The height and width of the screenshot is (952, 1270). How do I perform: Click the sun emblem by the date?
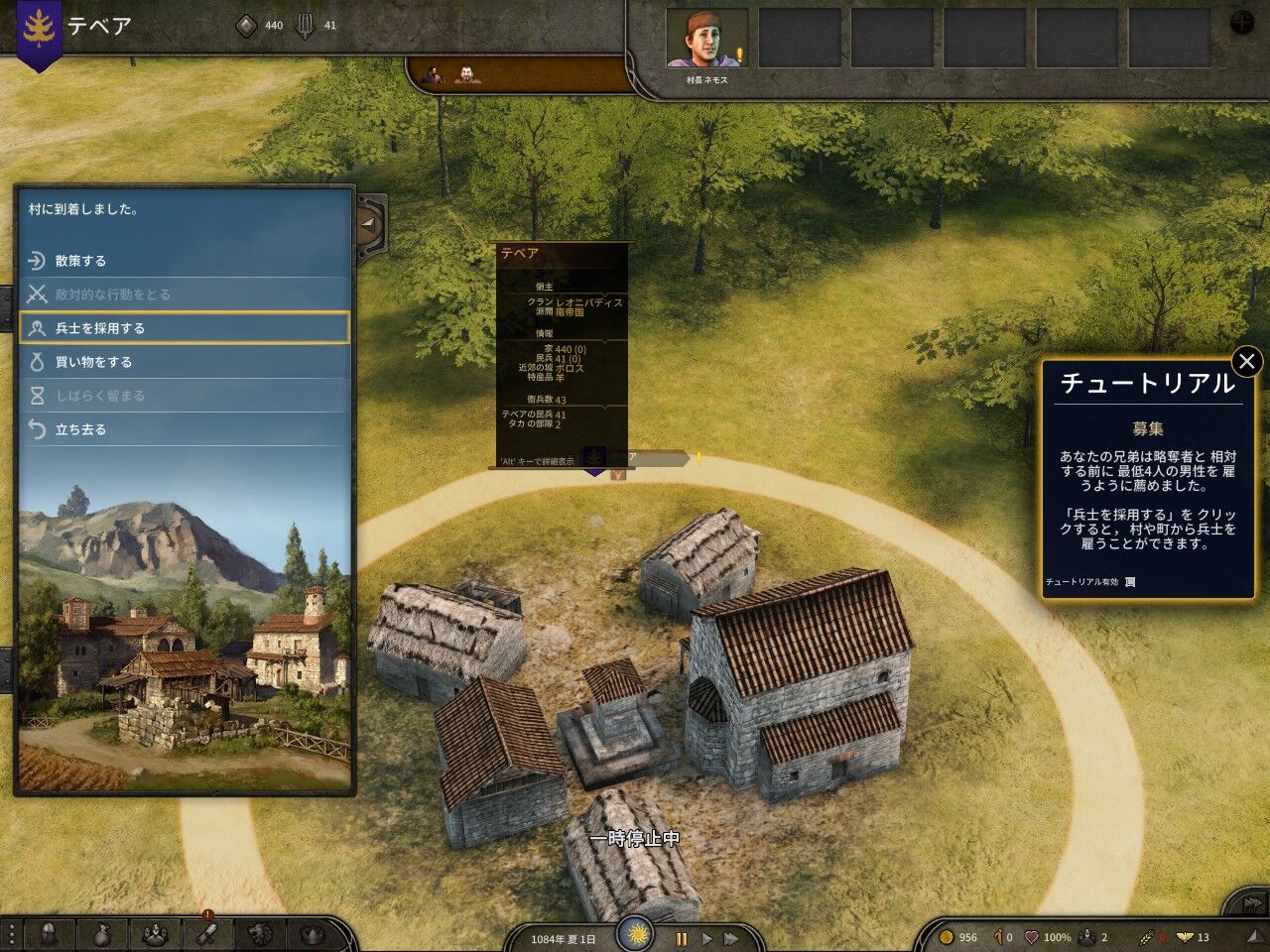tap(637, 934)
